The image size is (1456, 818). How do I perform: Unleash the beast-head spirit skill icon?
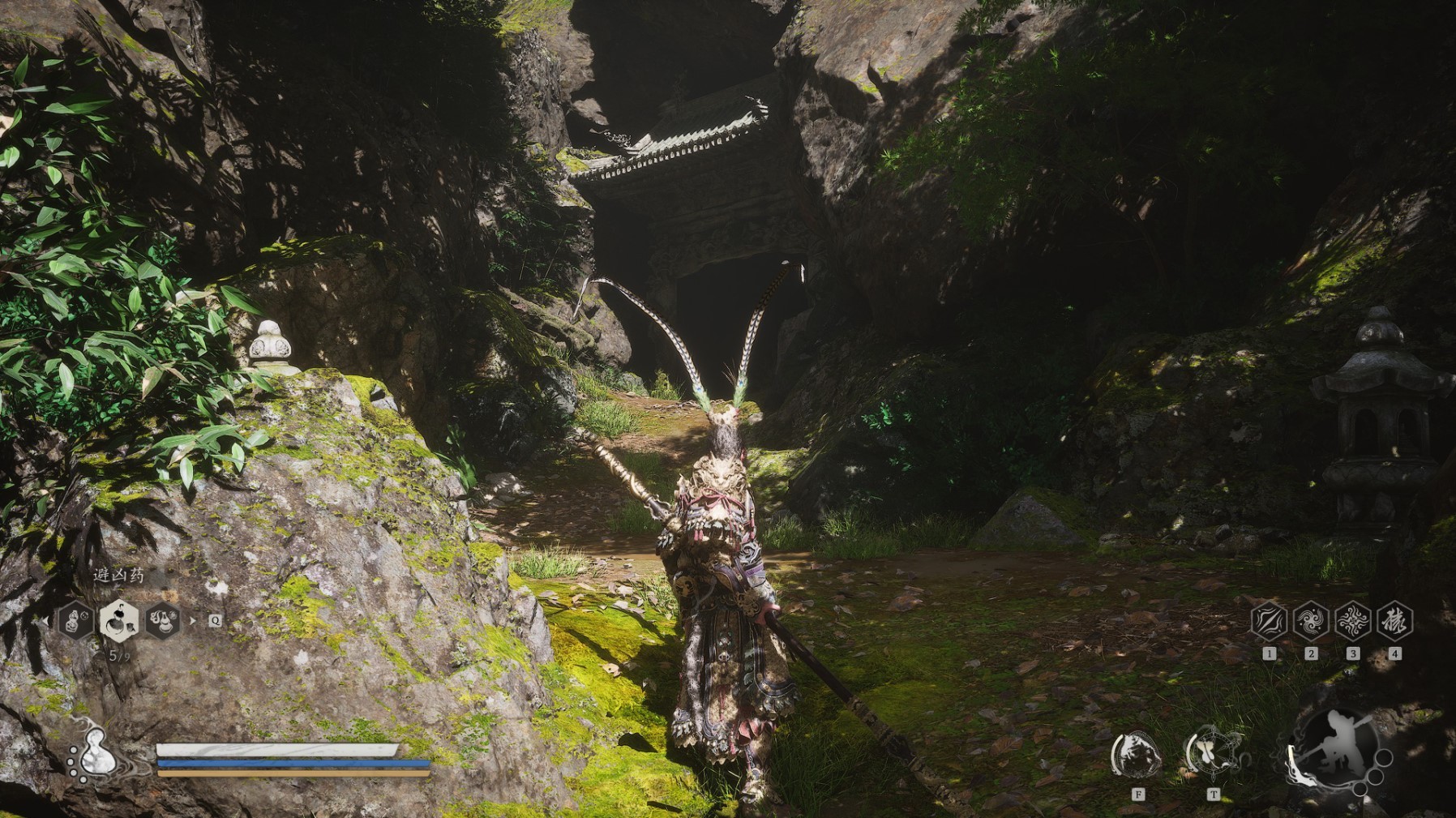click(1137, 756)
